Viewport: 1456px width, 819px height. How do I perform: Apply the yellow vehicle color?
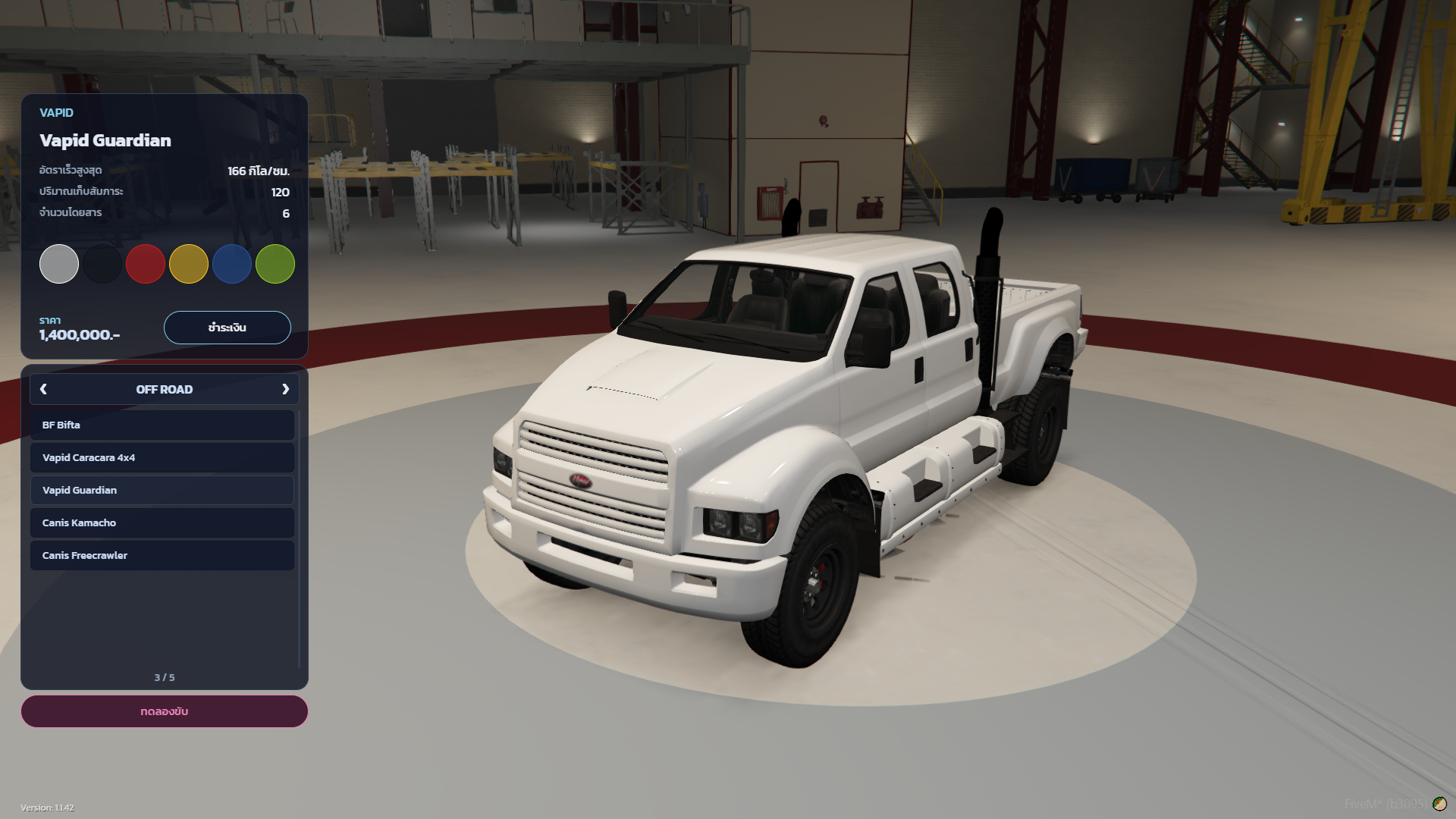(189, 264)
